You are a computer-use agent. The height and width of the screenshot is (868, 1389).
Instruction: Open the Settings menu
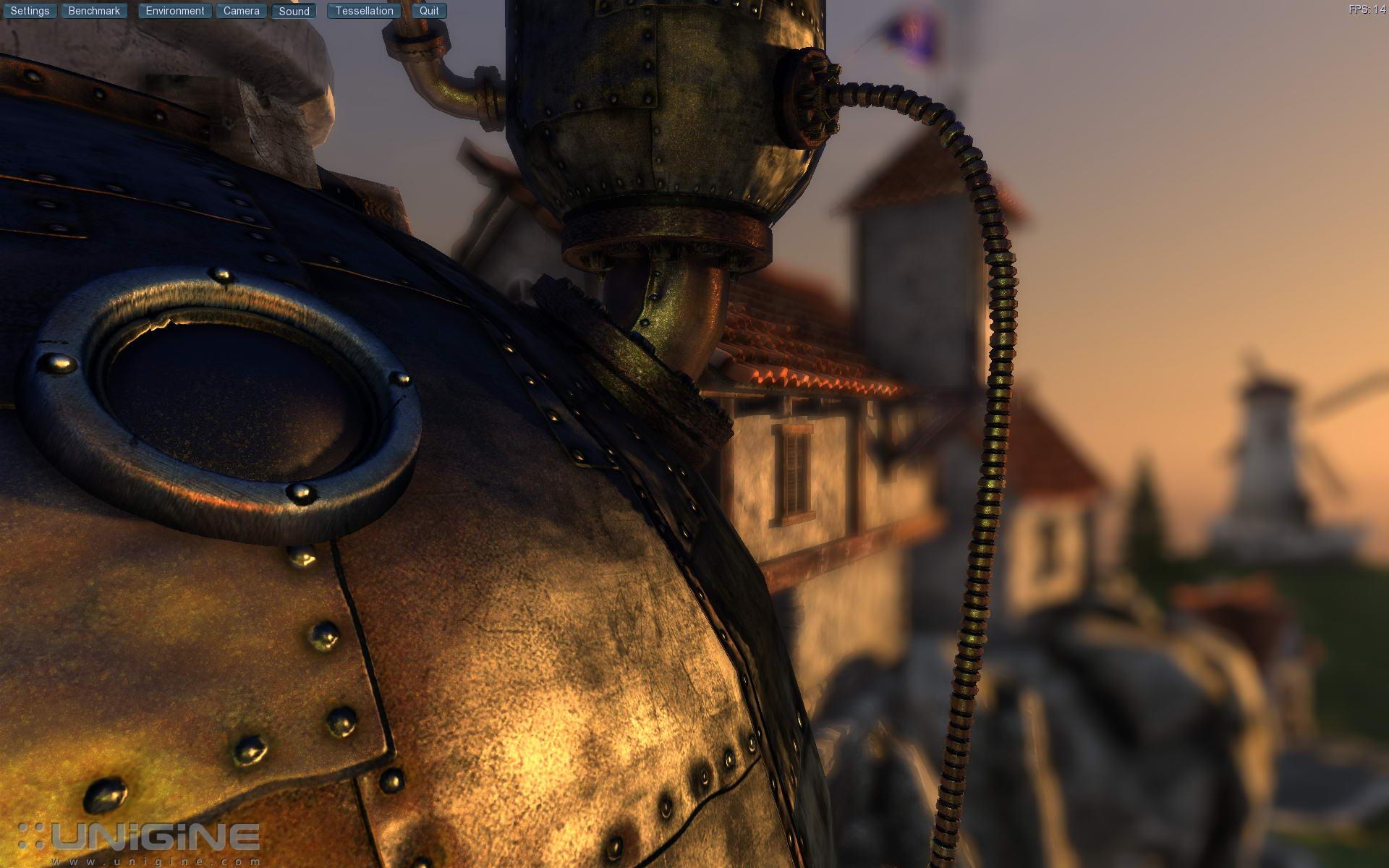[30, 11]
